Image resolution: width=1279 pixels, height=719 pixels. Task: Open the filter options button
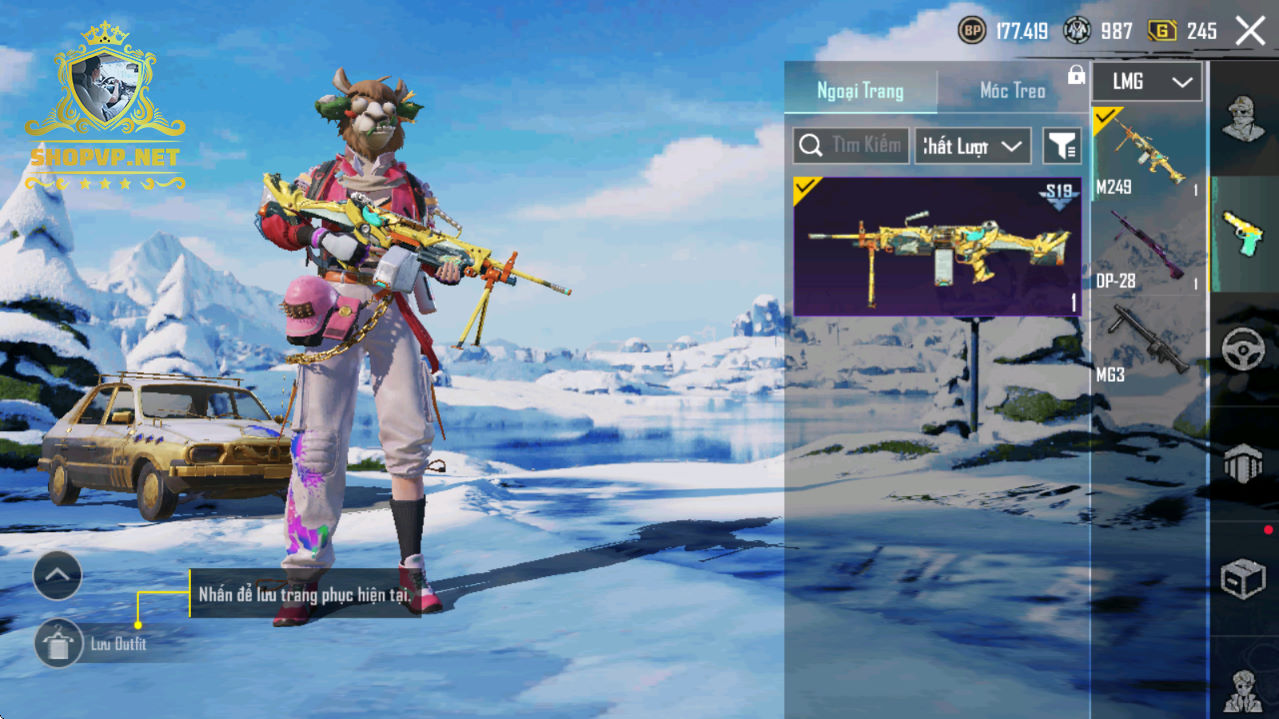1061,146
